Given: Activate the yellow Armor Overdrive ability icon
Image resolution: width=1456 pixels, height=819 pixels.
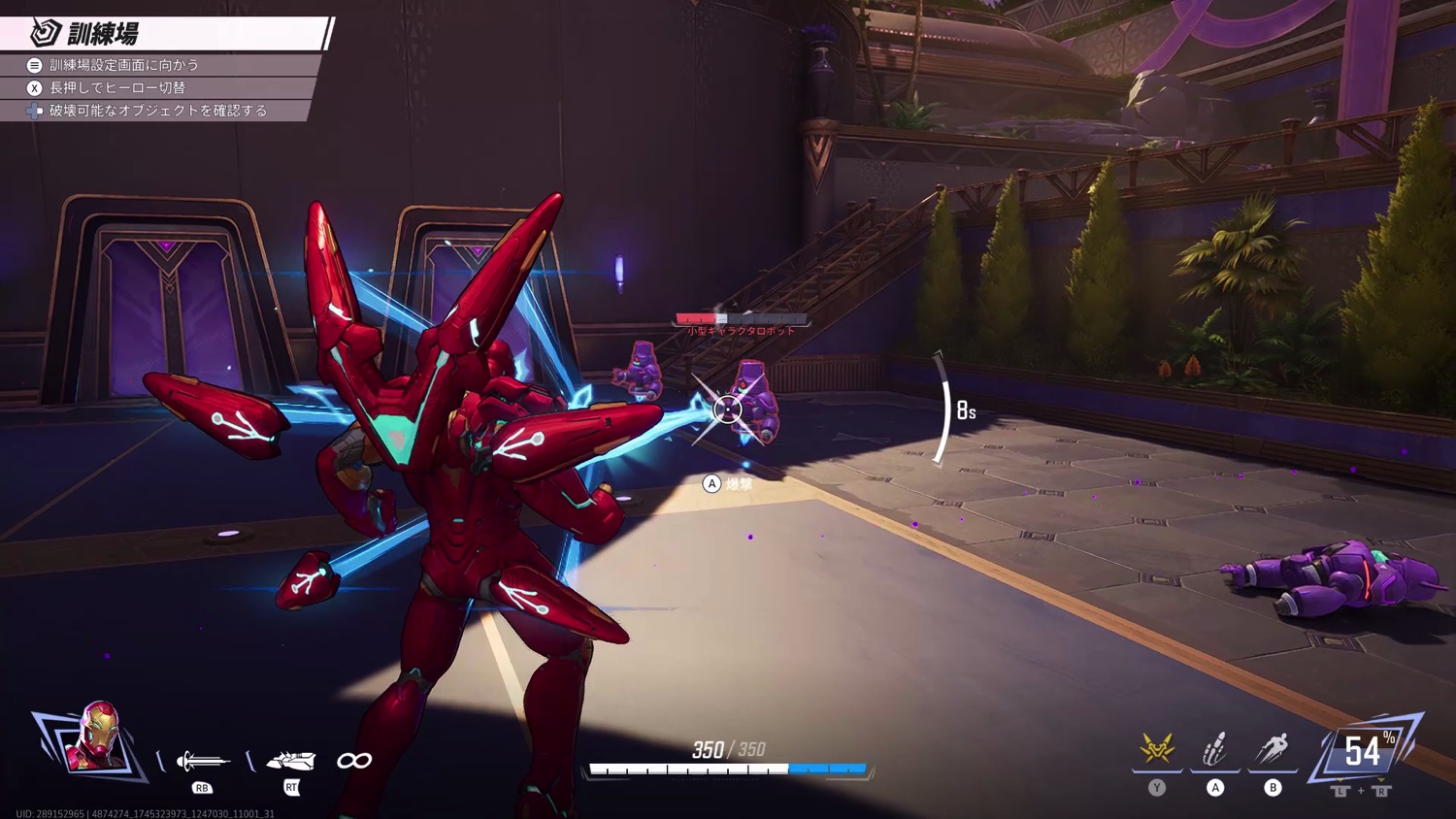Looking at the screenshot, I should point(1157,749).
